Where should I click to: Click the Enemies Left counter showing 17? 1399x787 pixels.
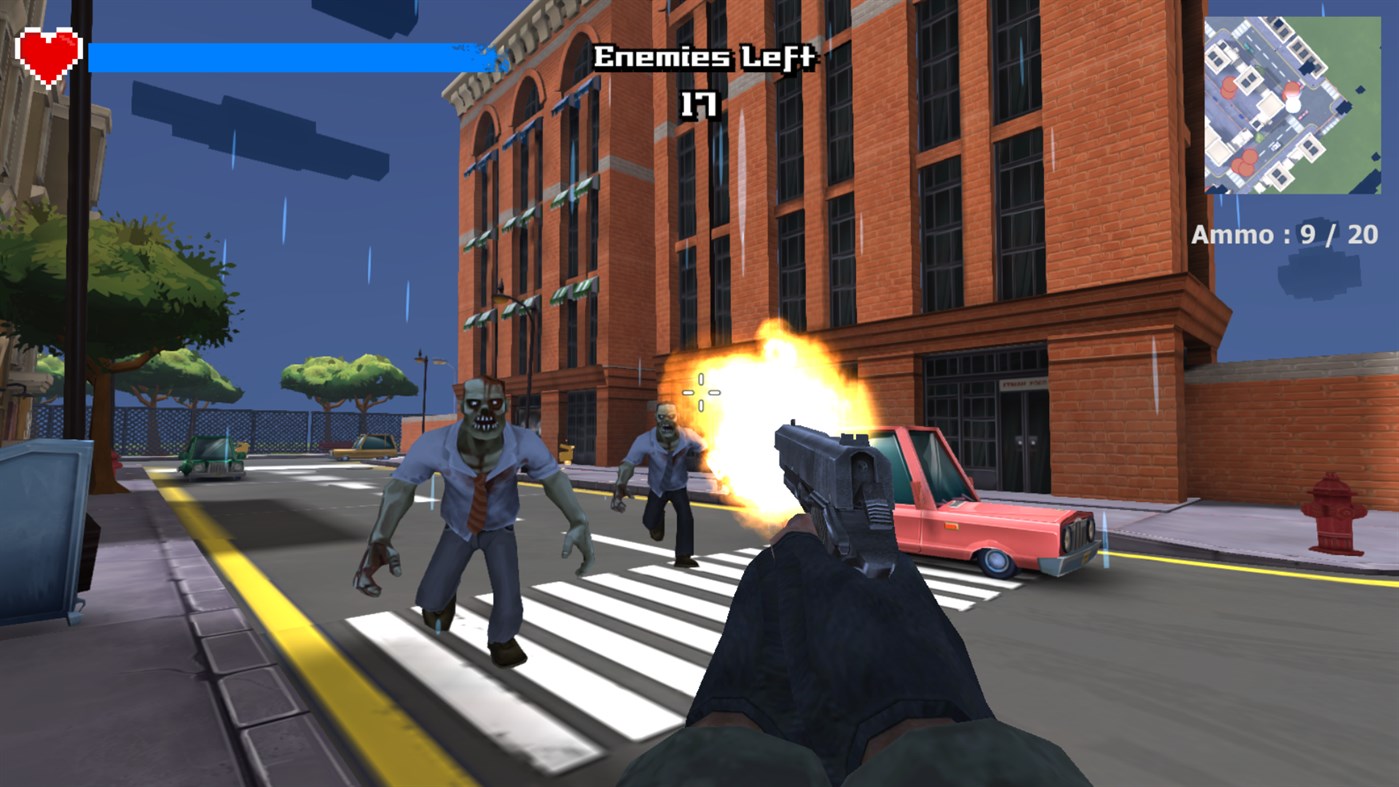point(703,75)
